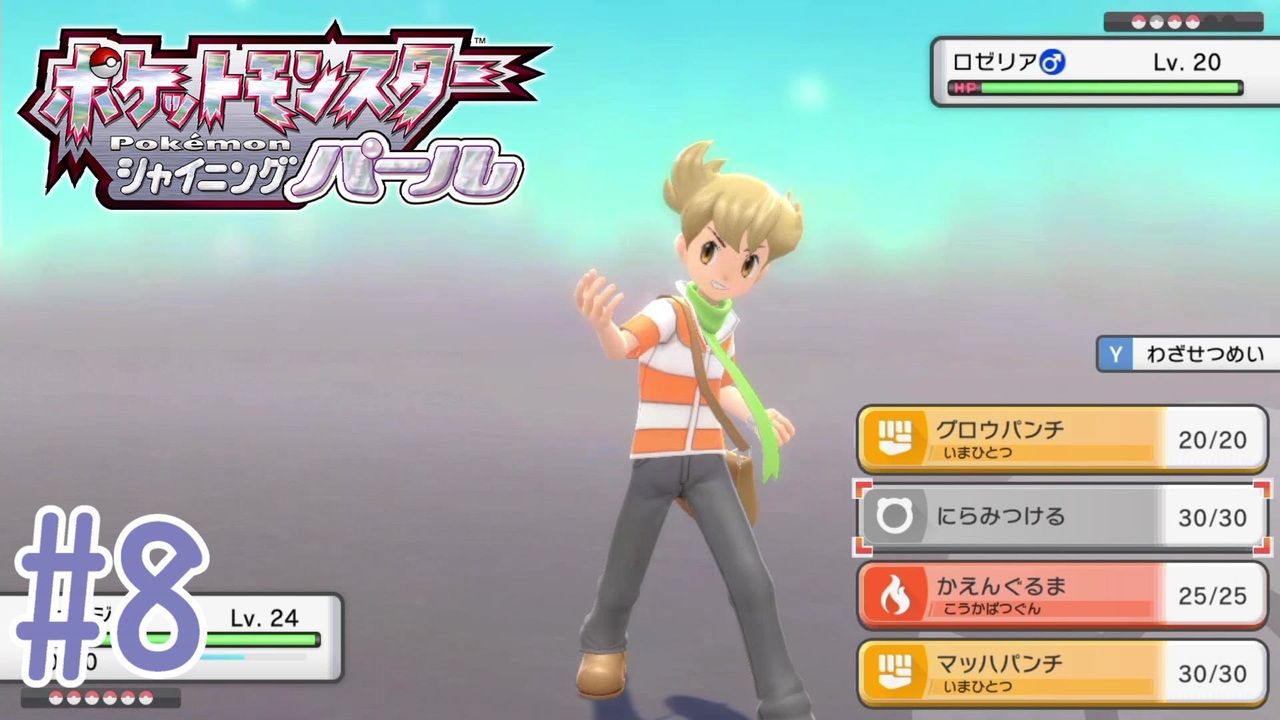Select the Fire-type flame icon on かえんぐるま
The width and height of the screenshot is (1280, 720).
point(896,594)
